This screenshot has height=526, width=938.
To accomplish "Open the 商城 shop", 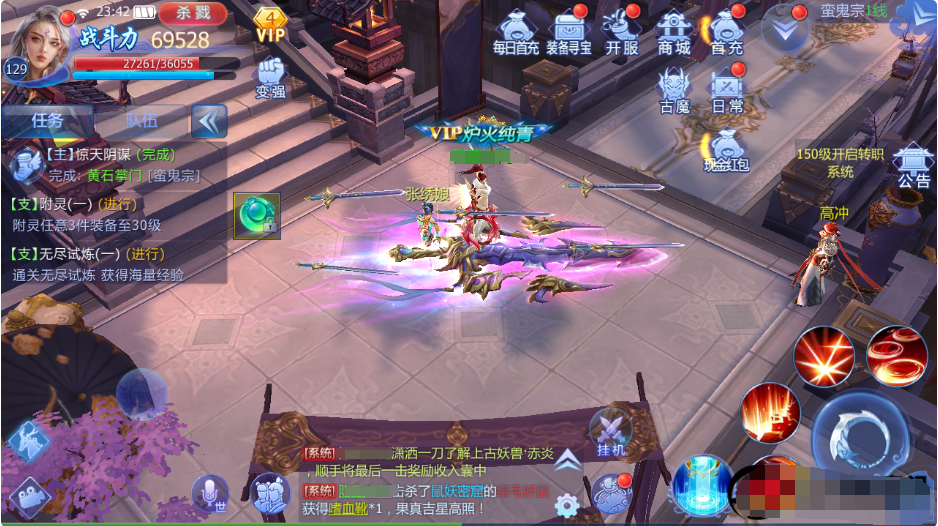I will (x=674, y=31).
